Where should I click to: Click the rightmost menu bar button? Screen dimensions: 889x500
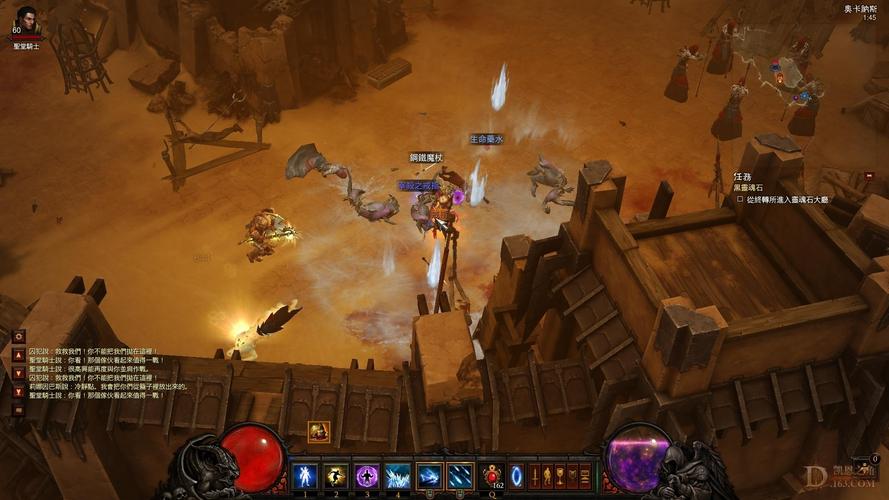(x=585, y=476)
